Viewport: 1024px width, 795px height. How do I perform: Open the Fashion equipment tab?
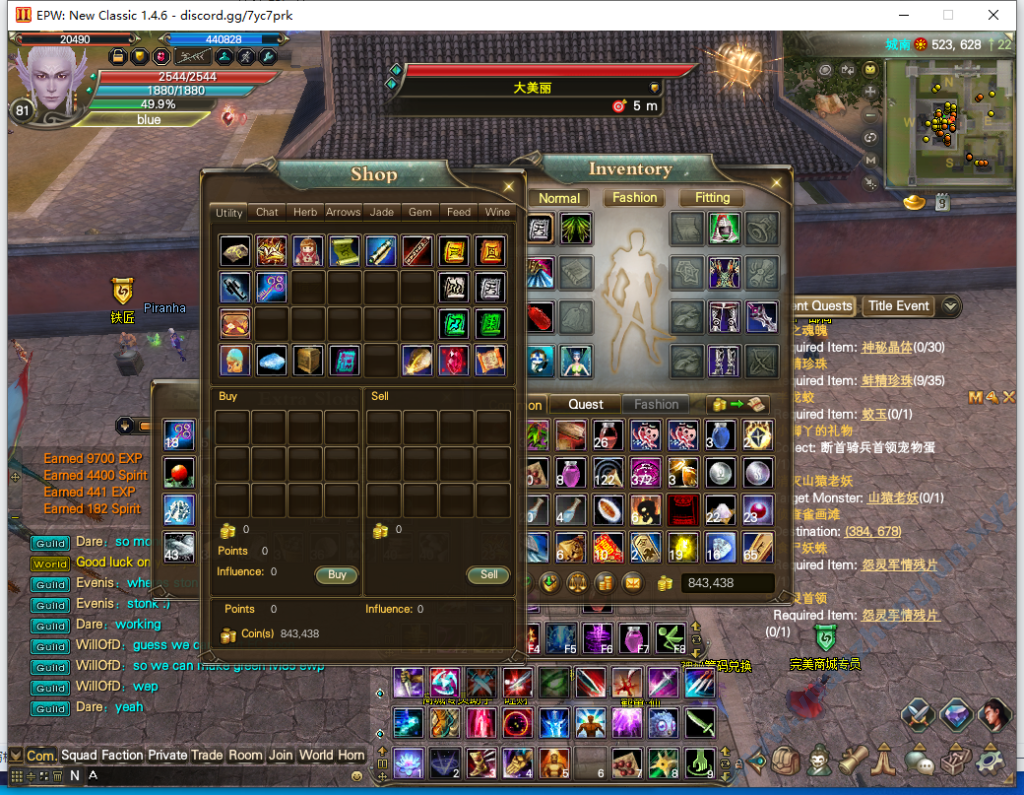point(635,198)
